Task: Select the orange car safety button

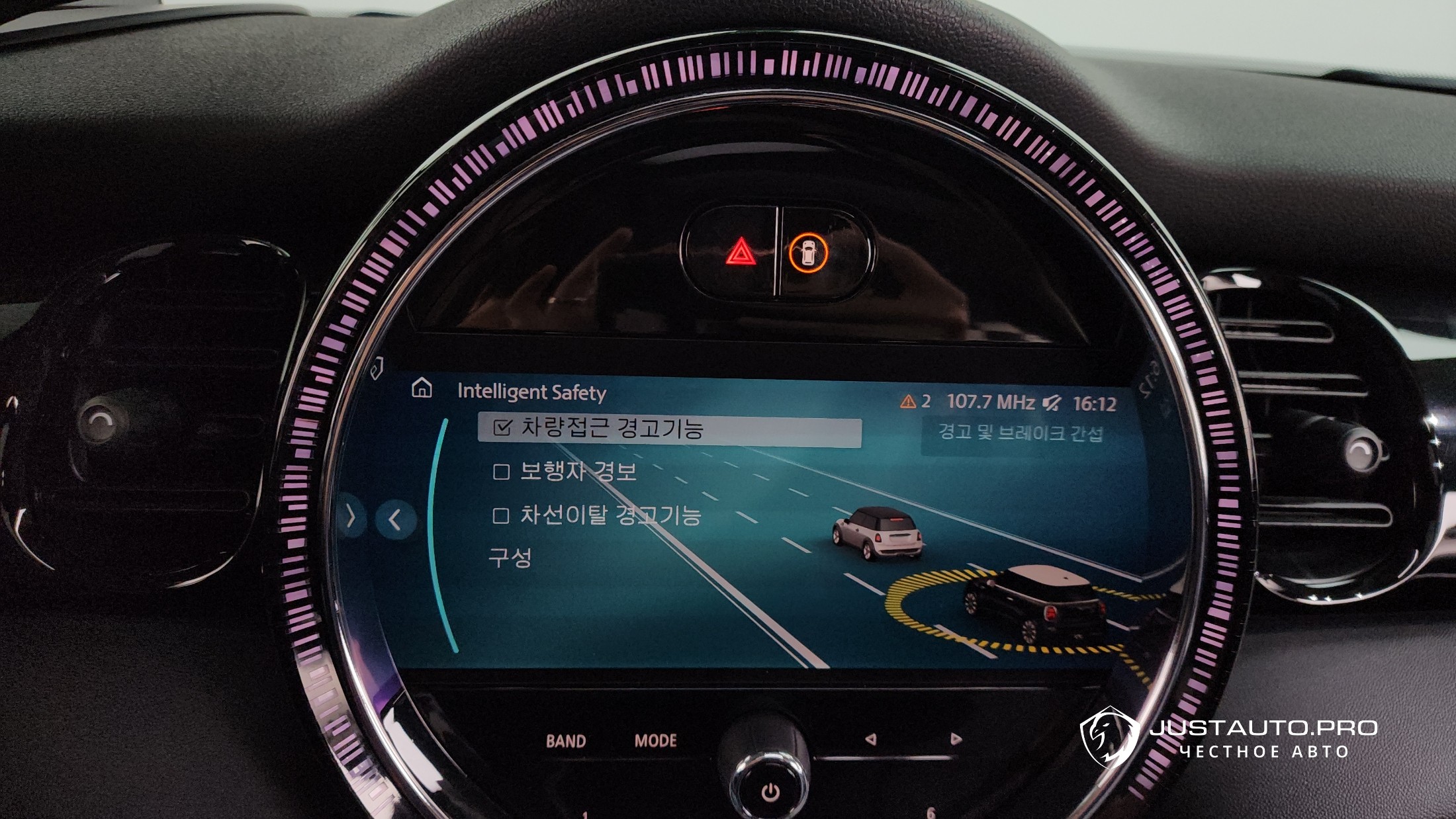Action: tap(808, 253)
